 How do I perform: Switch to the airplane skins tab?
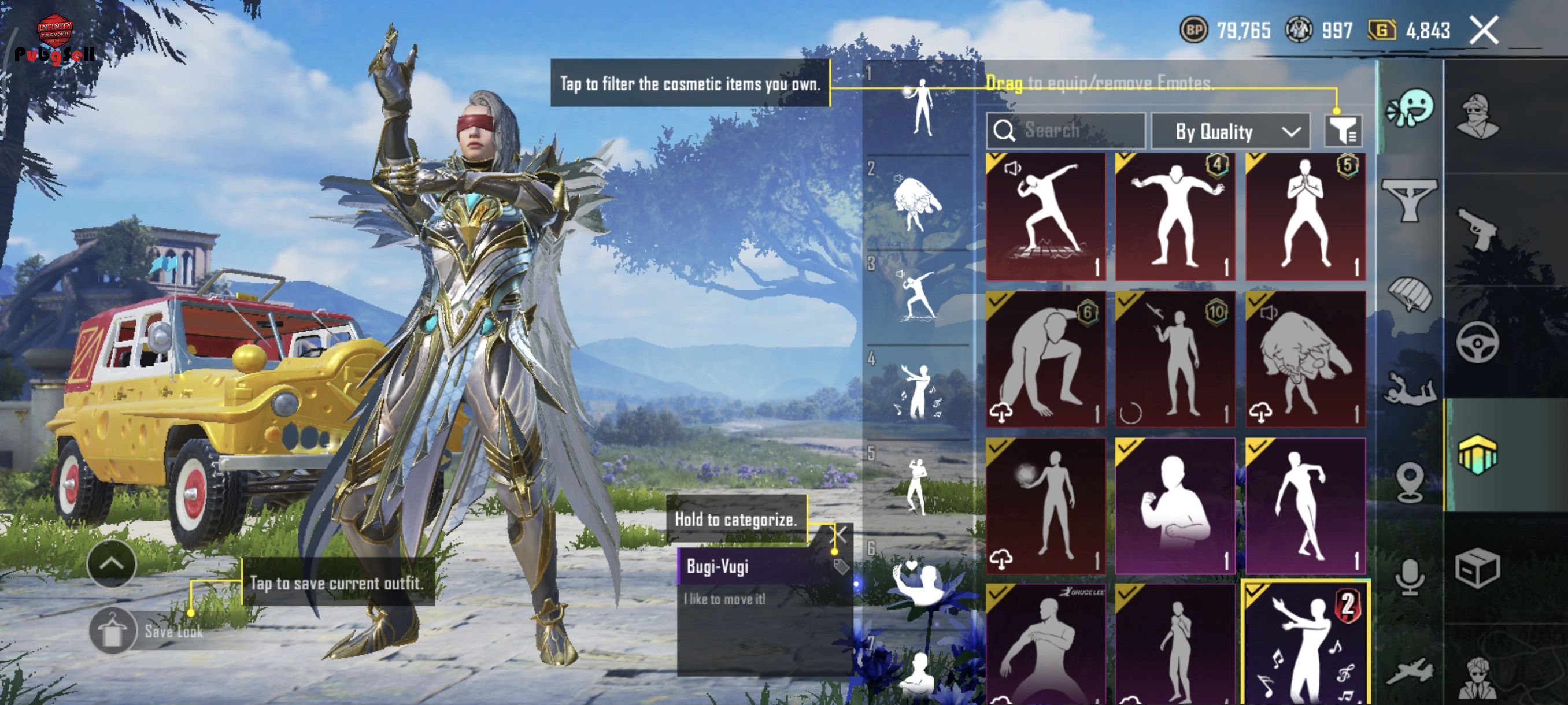point(1410,672)
